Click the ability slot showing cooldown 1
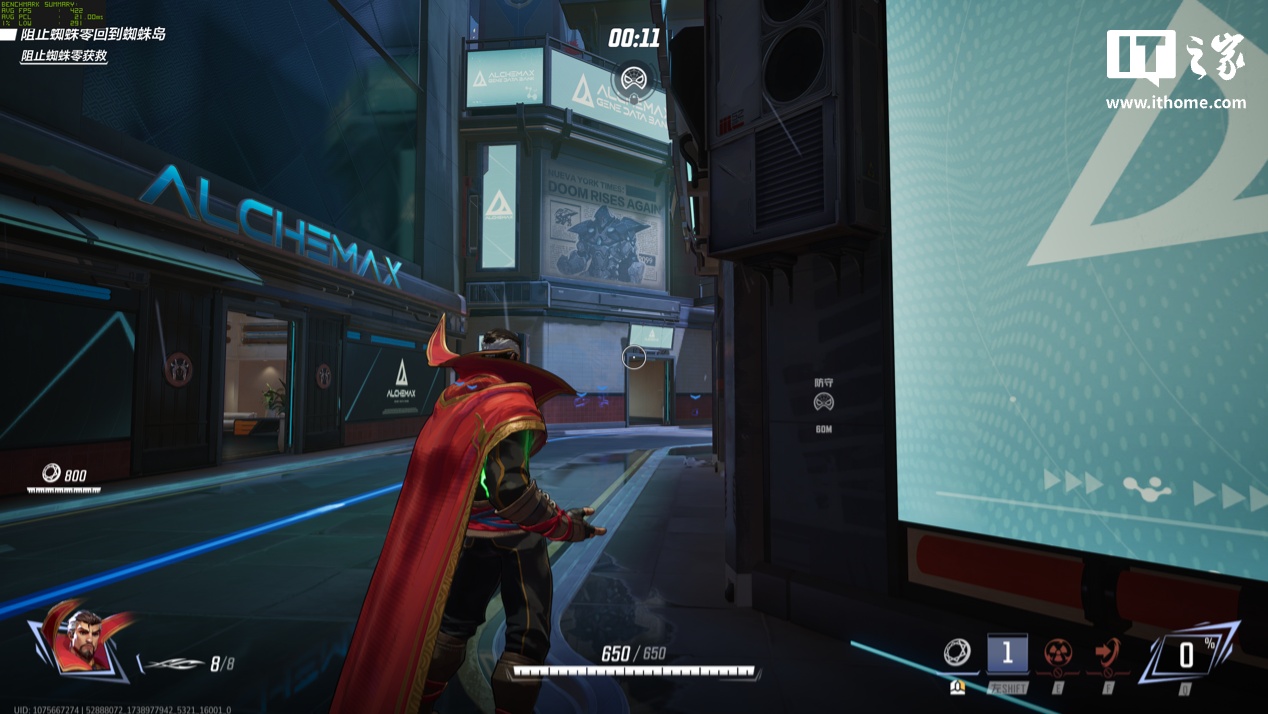 click(x=1007, y=654)
